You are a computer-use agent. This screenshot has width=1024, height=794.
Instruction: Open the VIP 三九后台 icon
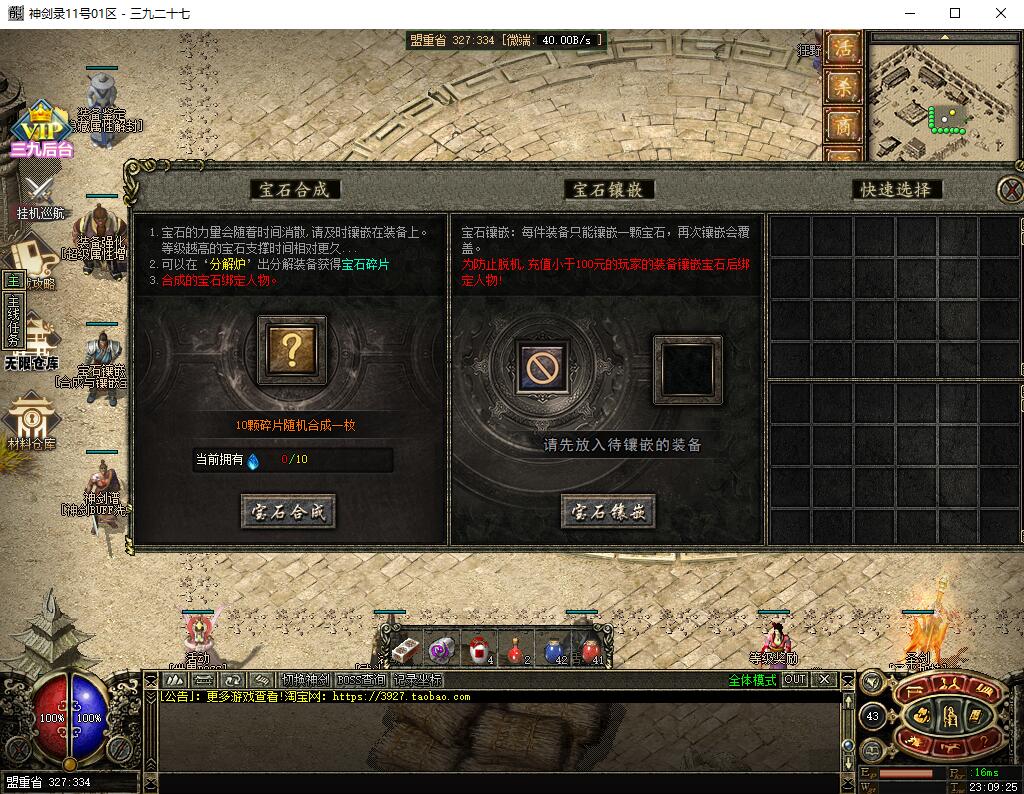click(42, 130)
